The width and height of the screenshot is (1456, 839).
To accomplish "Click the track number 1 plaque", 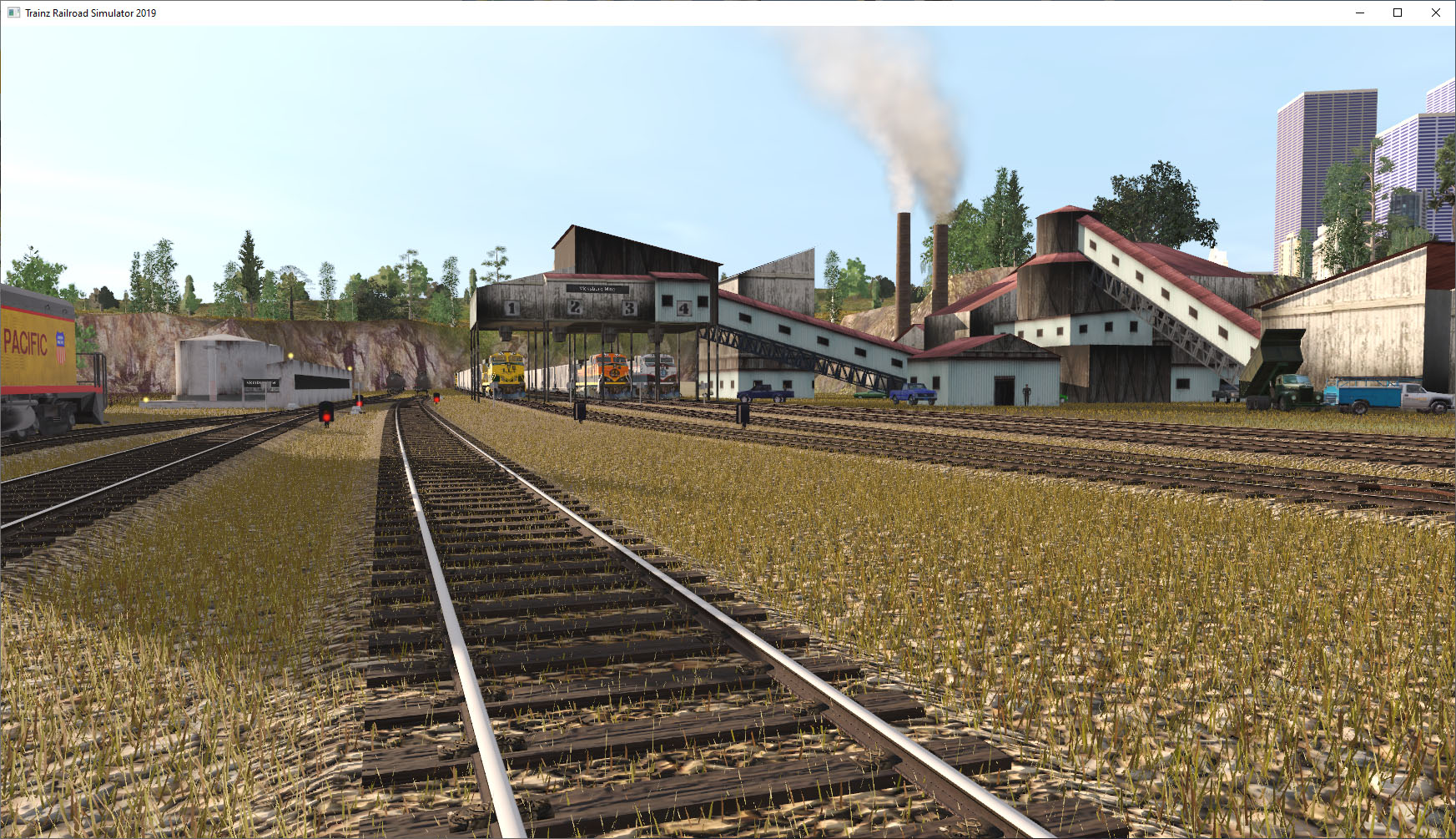I will (511, 309).
